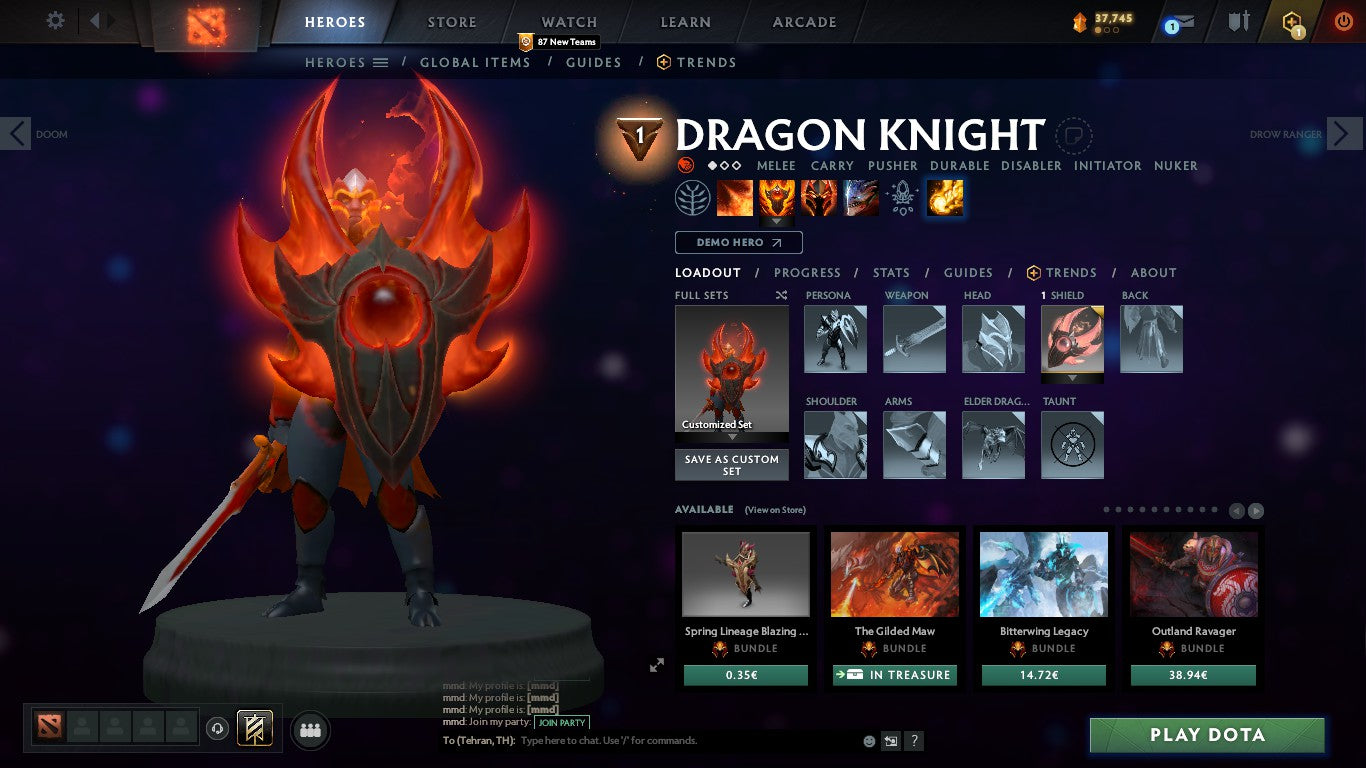Select the talent tree icon
The width and height of the screenshot is (1366, 768).
pyautogui.click(x=694, y=197)
